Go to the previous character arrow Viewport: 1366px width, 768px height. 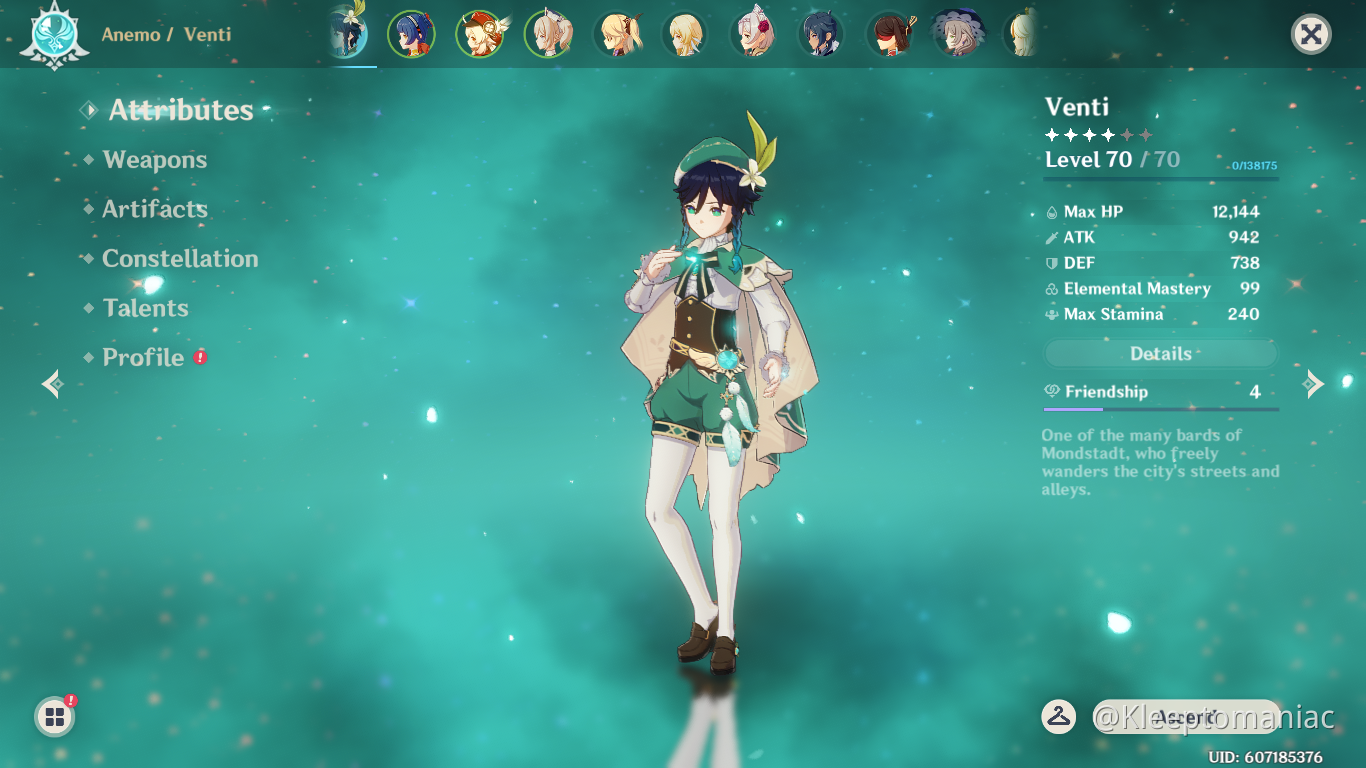(x=53, y=383)
